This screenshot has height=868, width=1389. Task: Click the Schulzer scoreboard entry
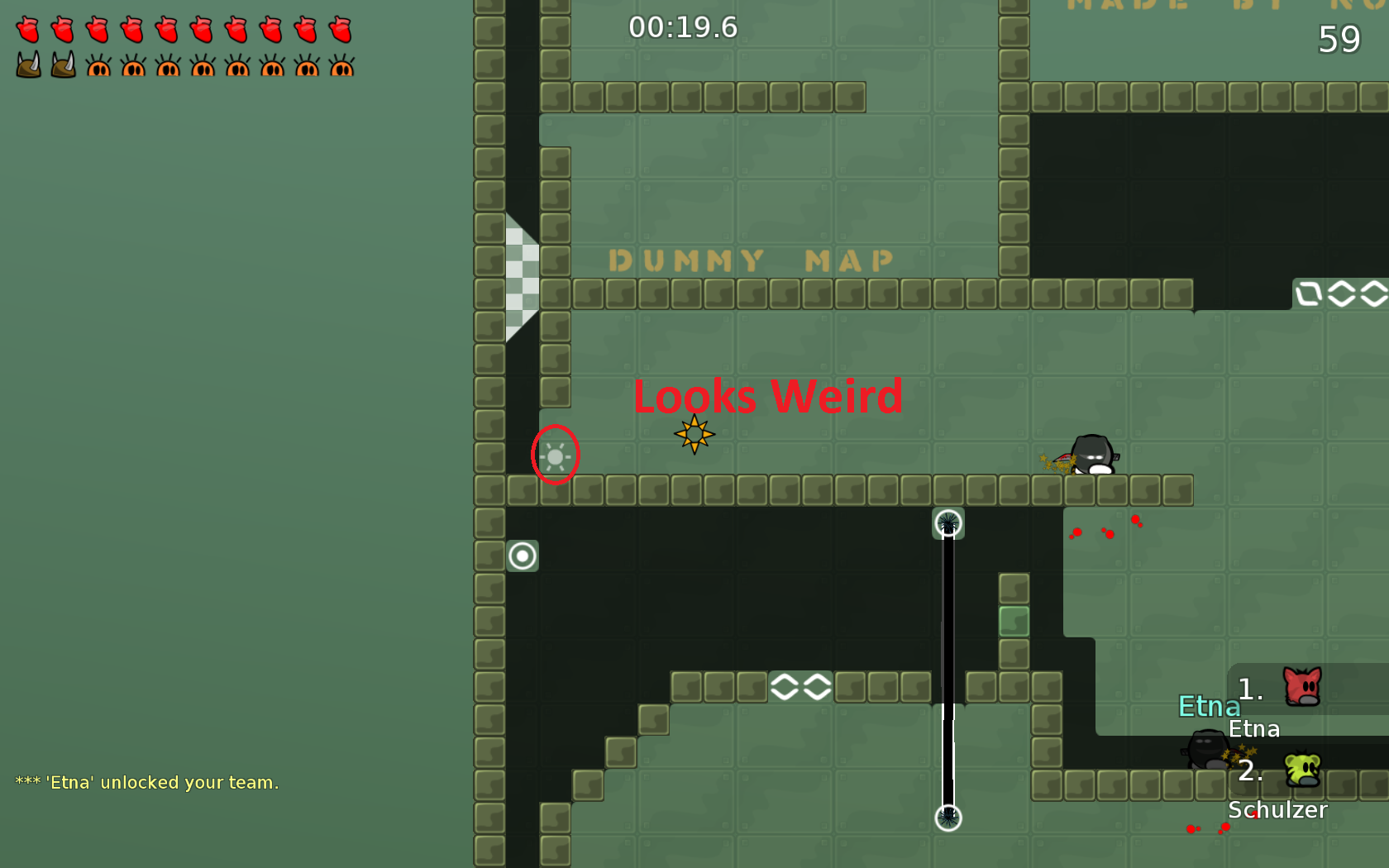pyautogui.click(x=1277, y=810)
